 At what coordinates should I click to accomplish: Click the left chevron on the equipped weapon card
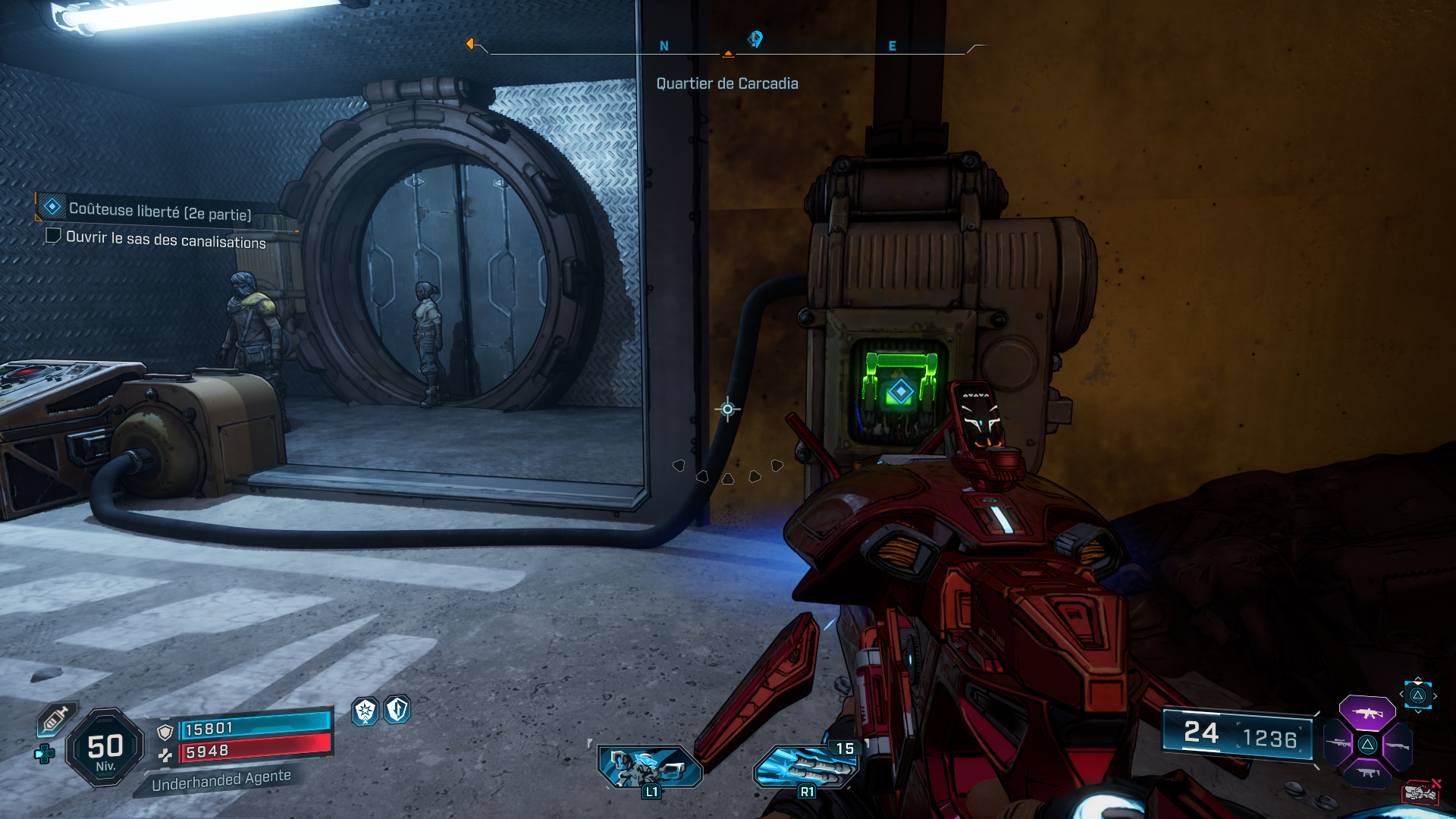tap(1401, 694)
